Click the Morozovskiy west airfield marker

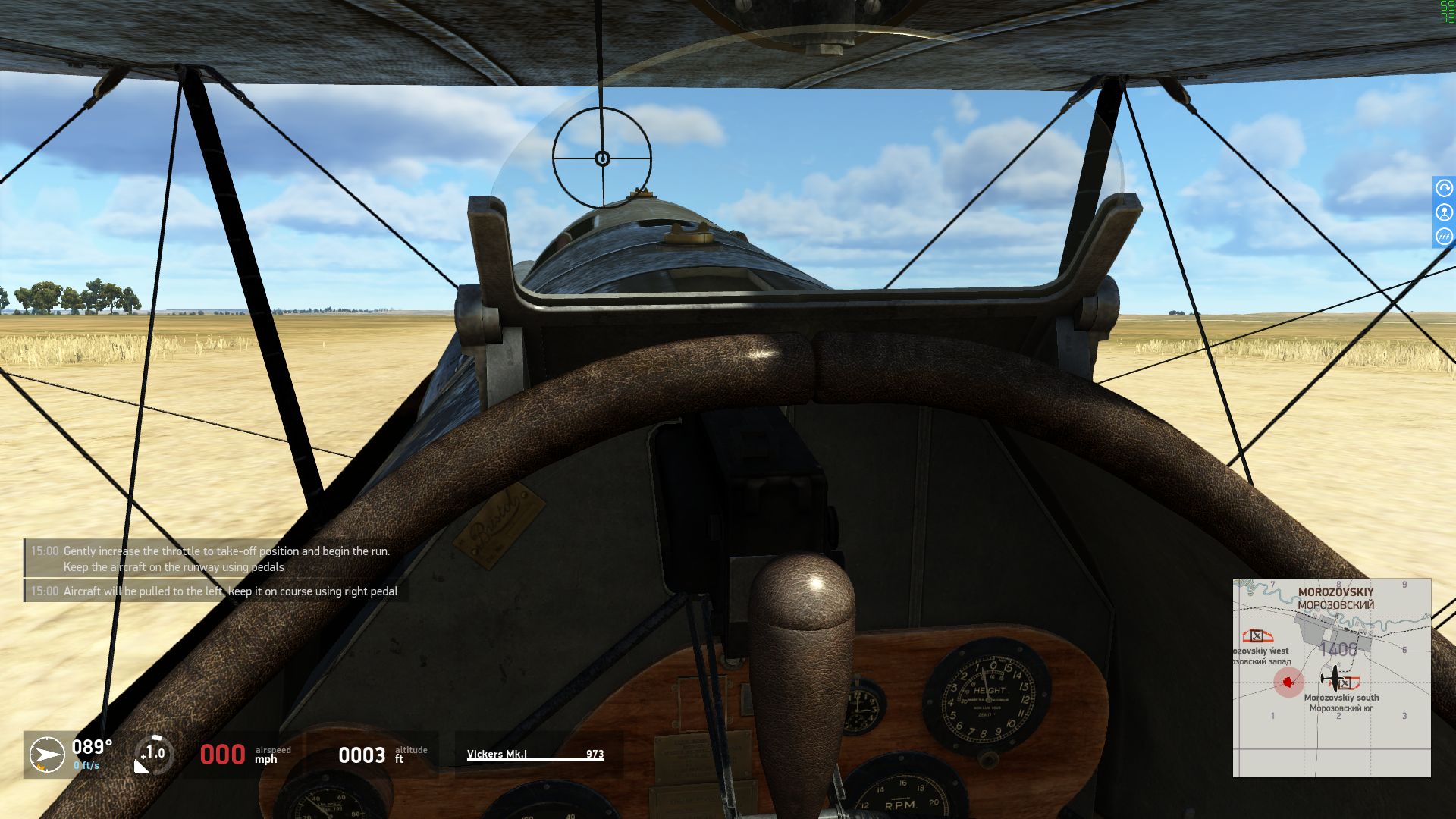(x=1257, y=635)
